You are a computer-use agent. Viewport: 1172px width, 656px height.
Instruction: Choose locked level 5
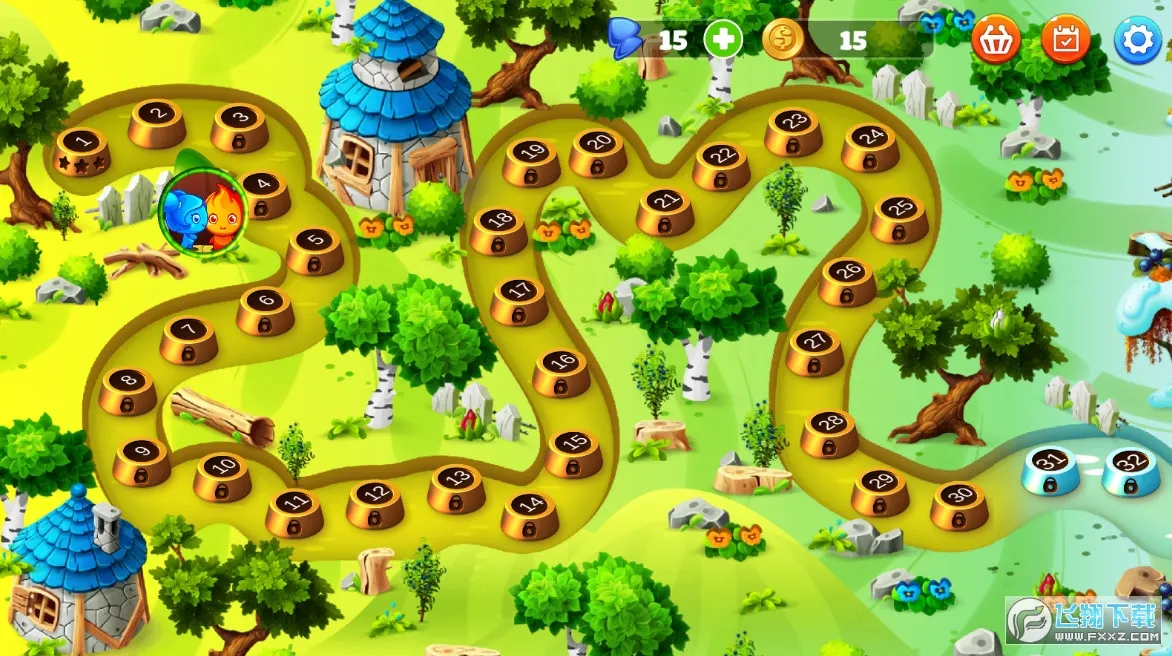click(x=315, y=250)
